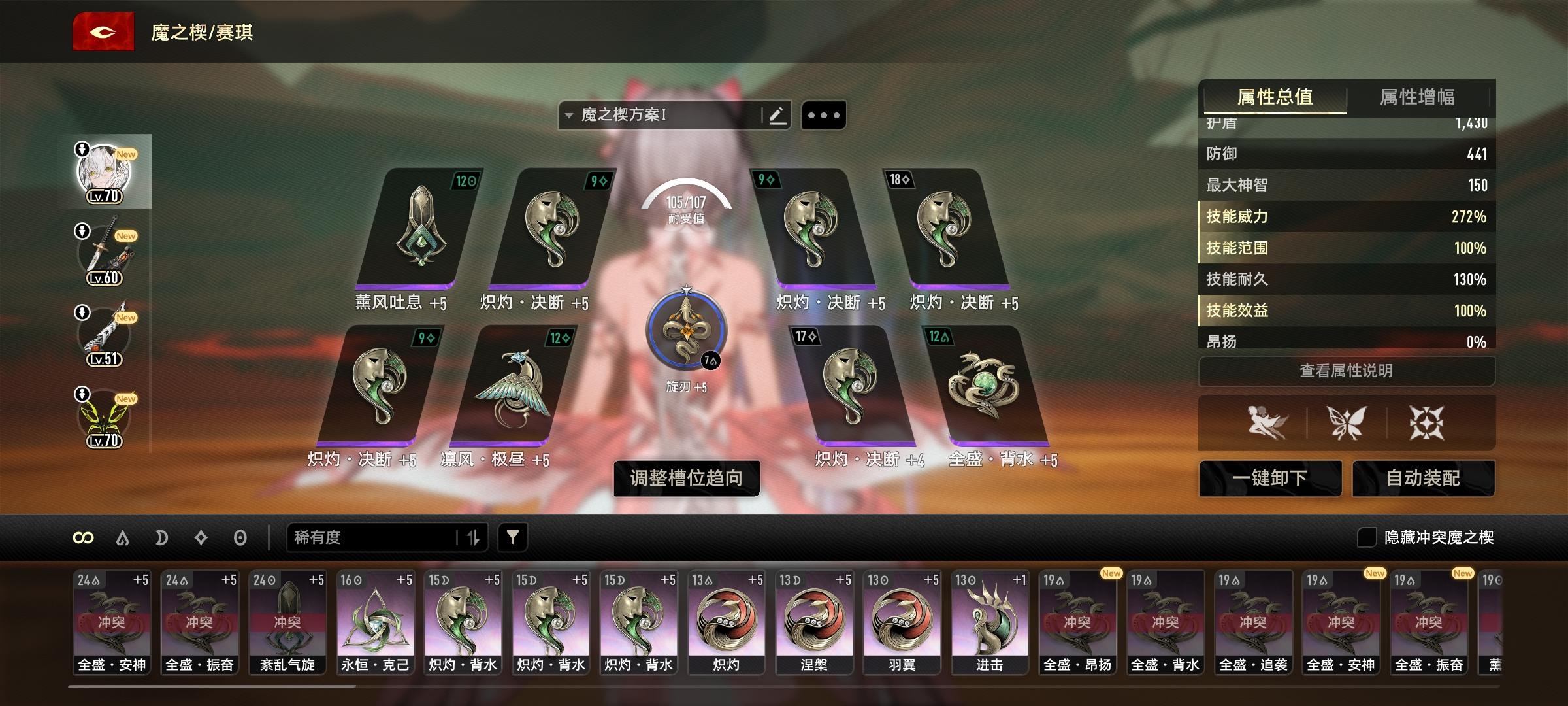Image resolution: width=1568 pixels, height=706 pixels.
Task: Select the infinity-shaped wedge category filter
Action: (83, 538)
